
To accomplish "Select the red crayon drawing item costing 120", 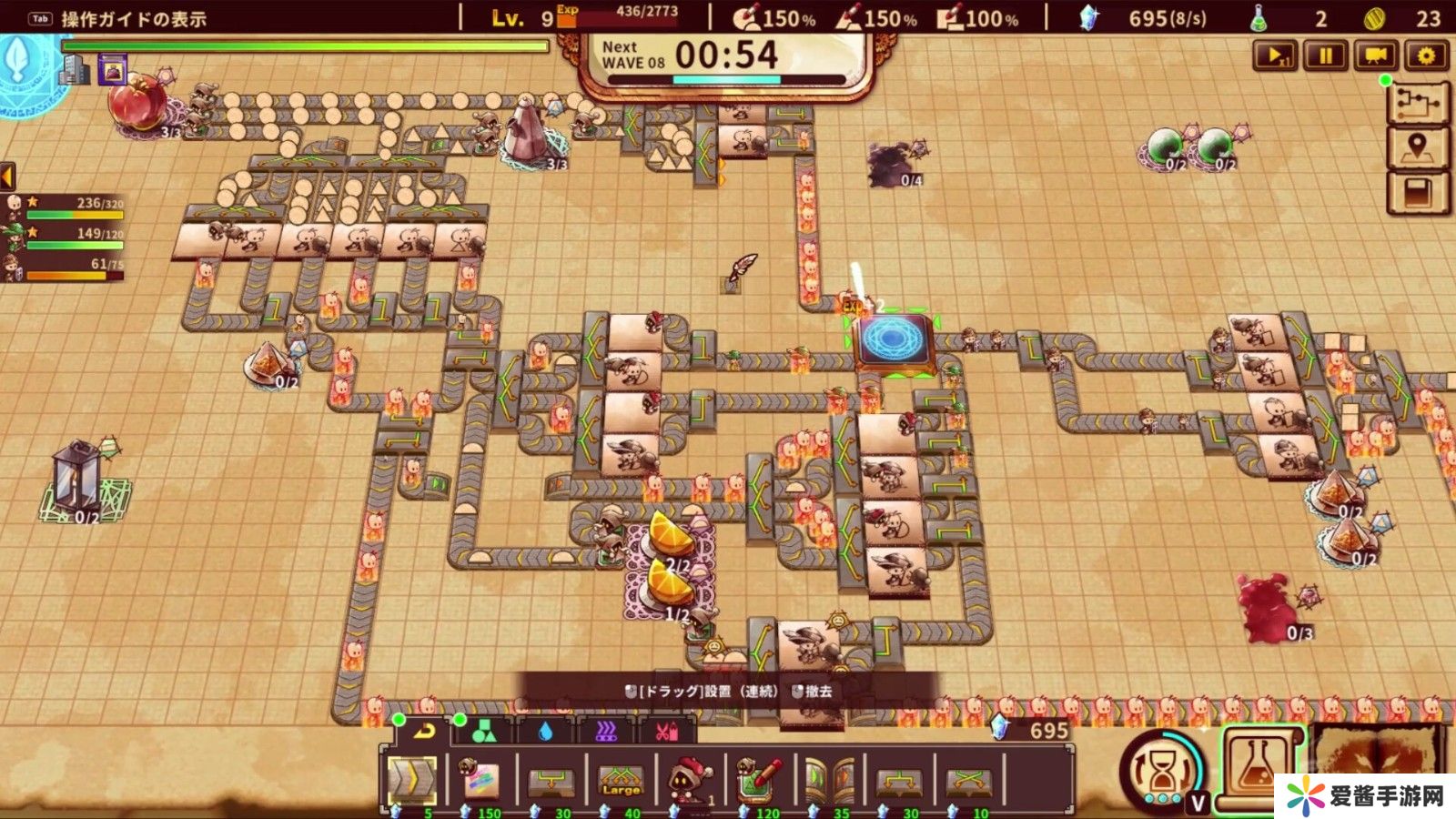I will click(760, 780).
